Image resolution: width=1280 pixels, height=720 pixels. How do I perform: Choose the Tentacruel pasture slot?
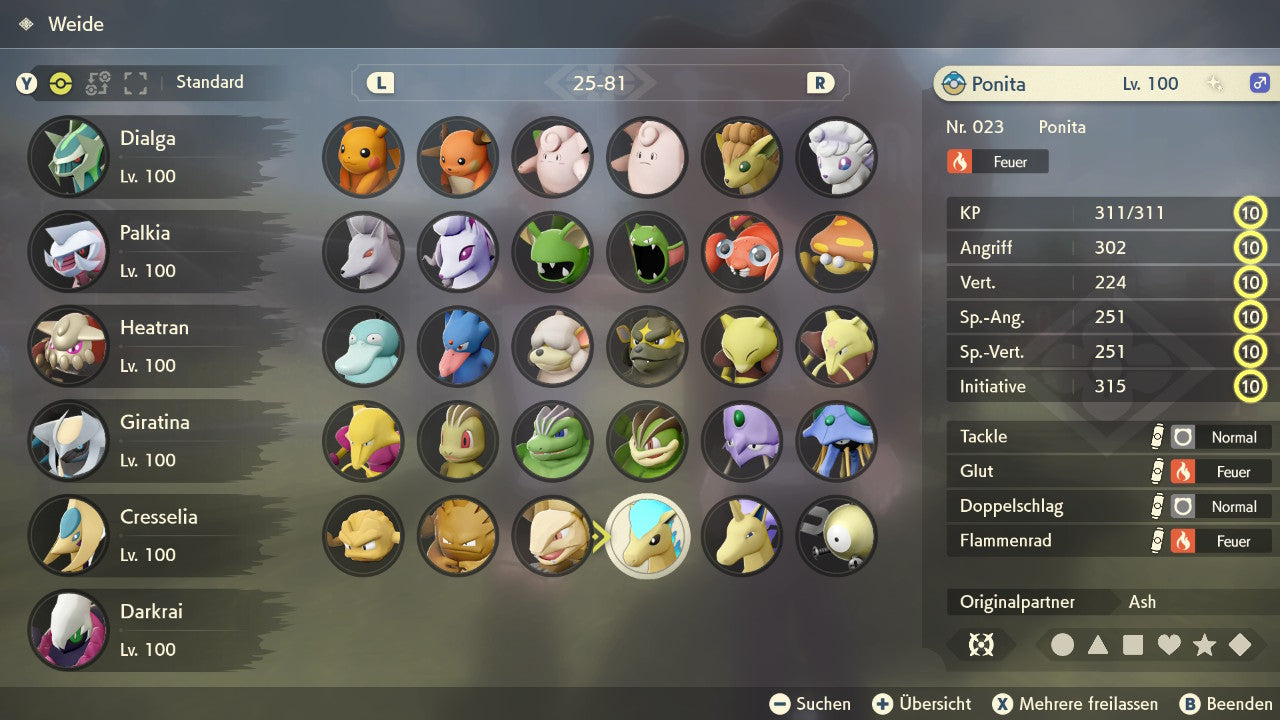(836, 441)
